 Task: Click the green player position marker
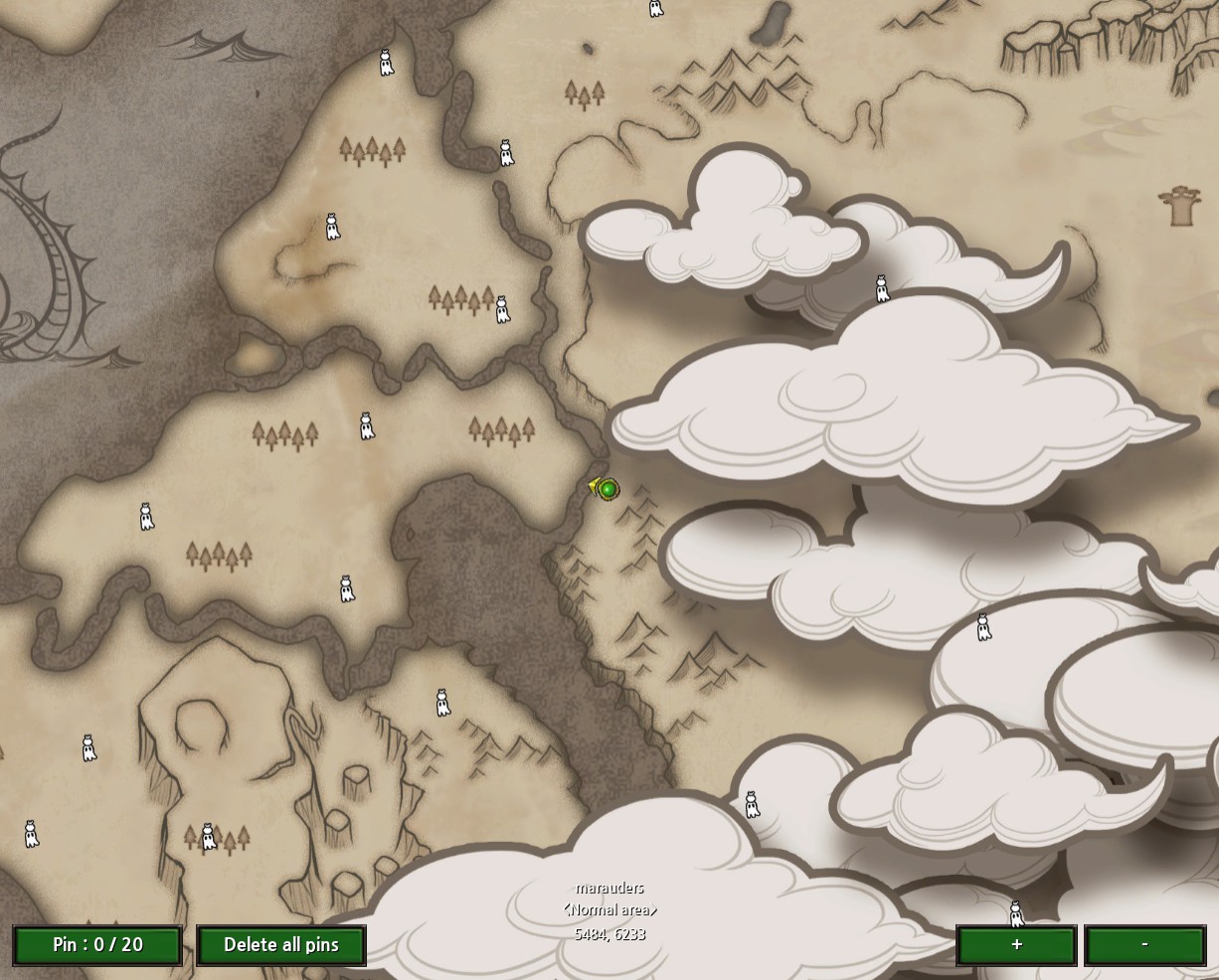click(x=608, y=489)
